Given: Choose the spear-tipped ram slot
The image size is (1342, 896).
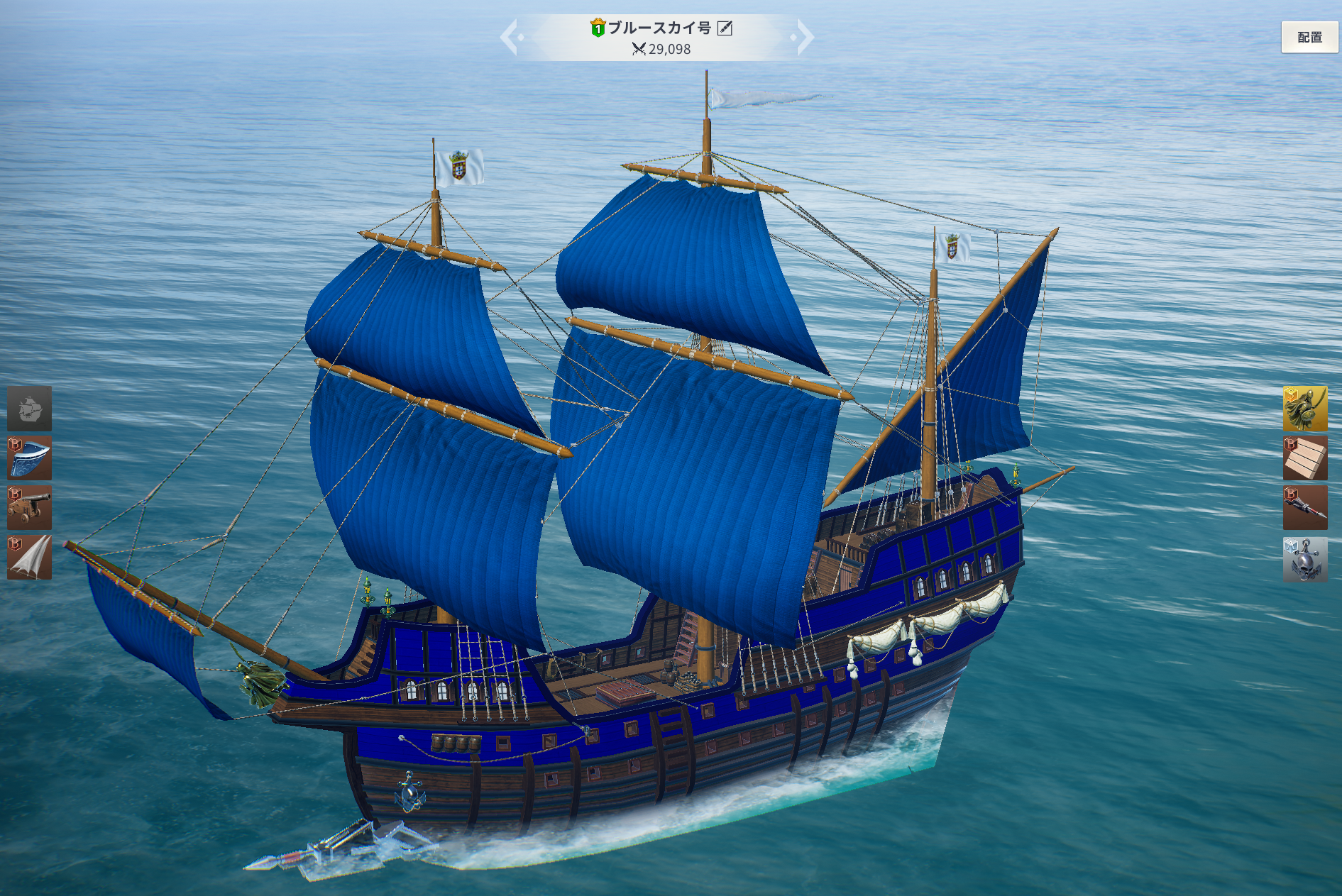Looking at the screenshot, I should [x=1304, y=508].
